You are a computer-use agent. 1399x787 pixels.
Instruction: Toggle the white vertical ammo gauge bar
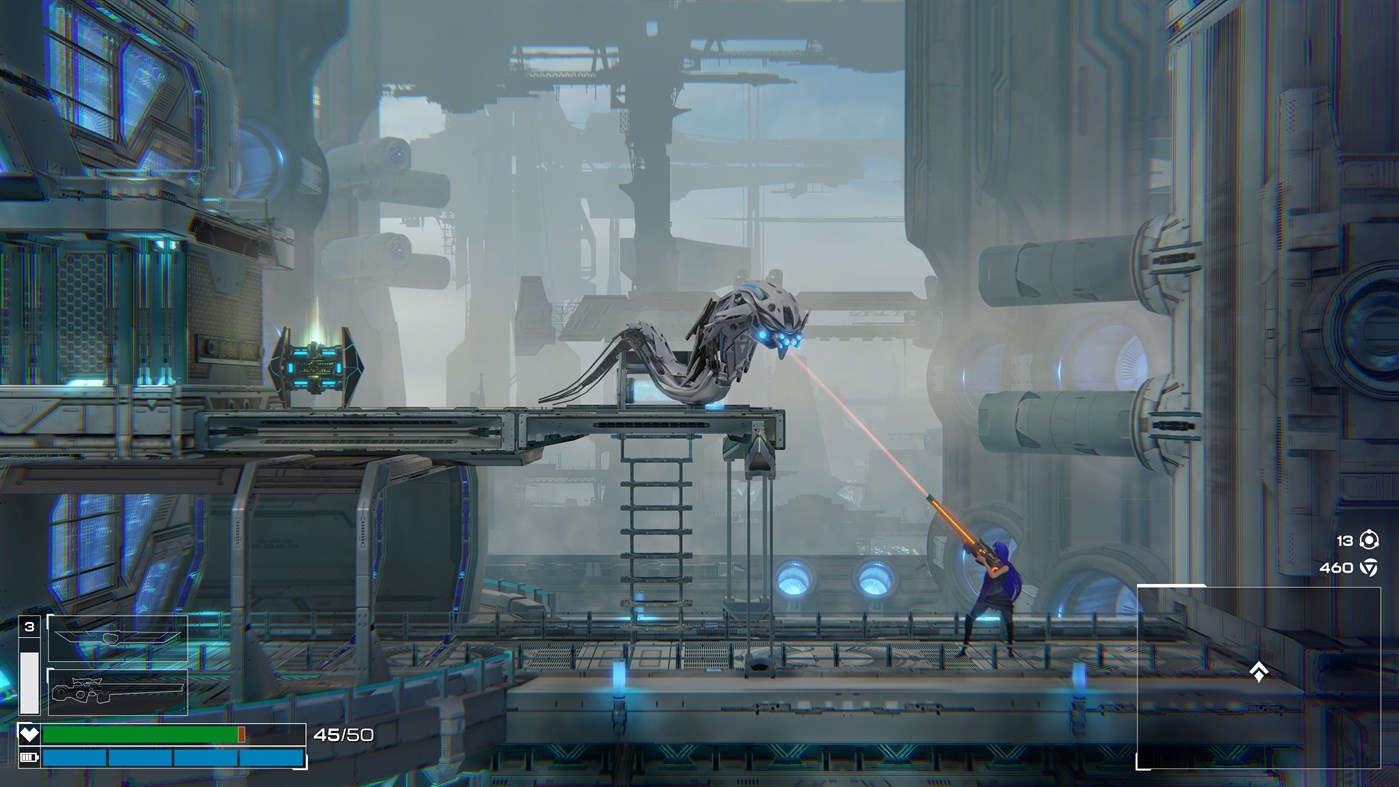(x=28, y=681)
